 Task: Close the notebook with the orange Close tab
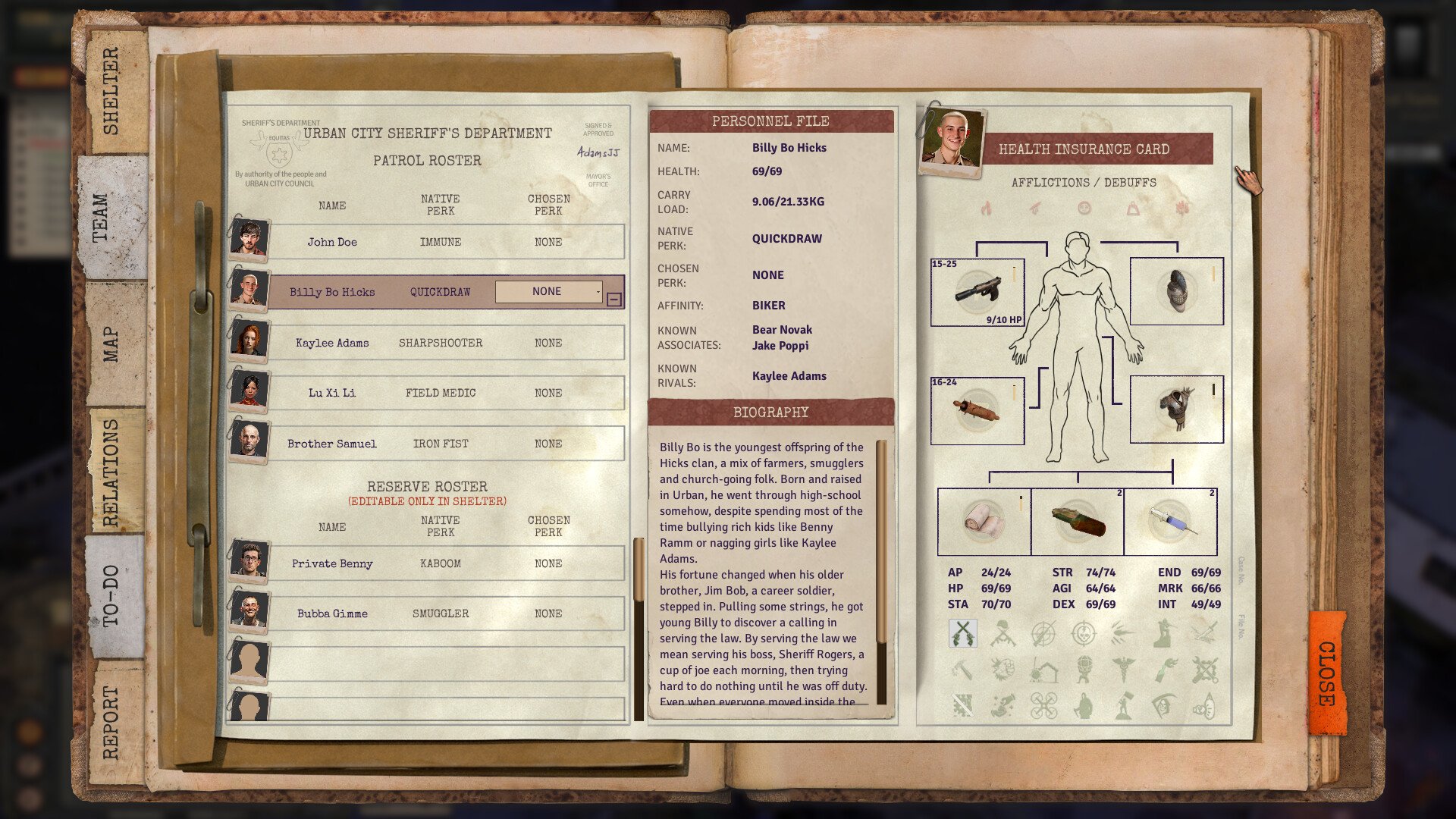tap(1326, 673)
